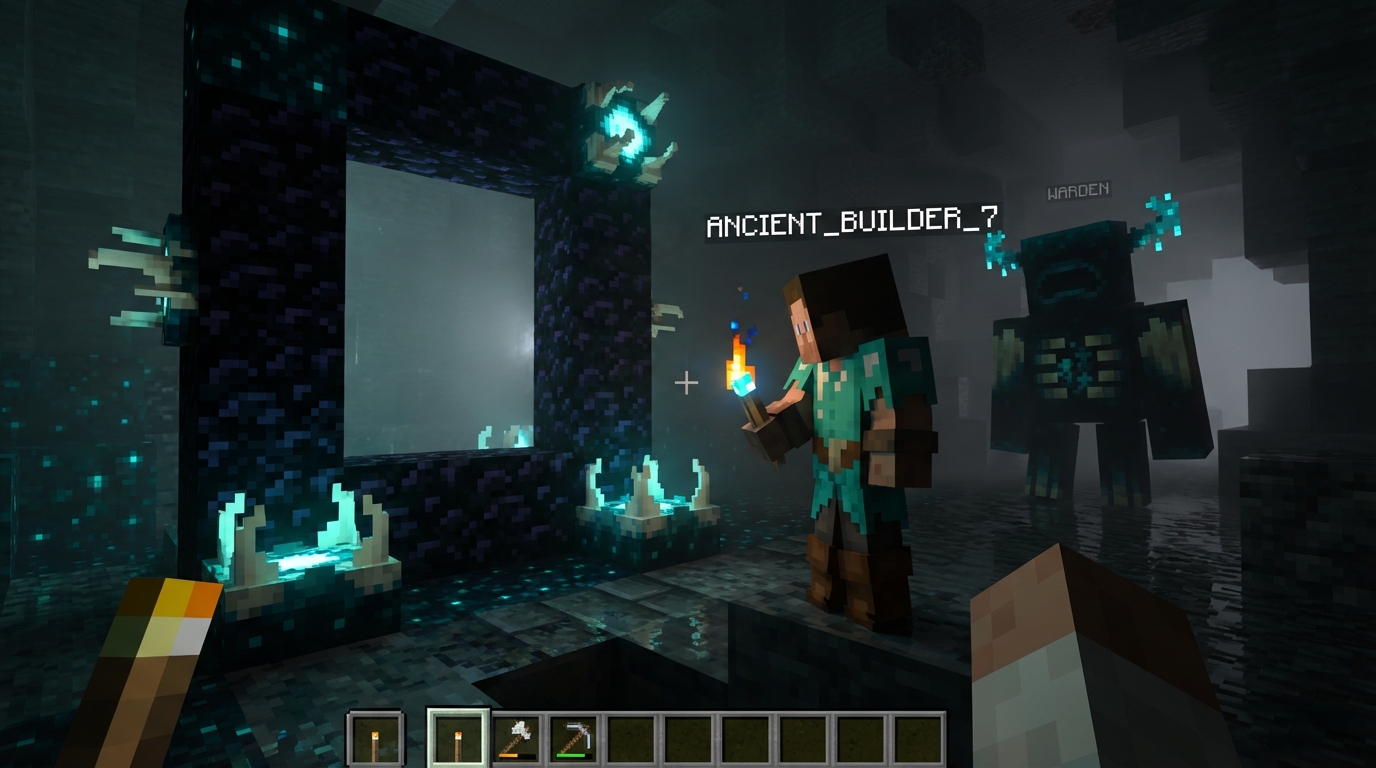
Task: Click the ANCIENT_BUILDER_7 nametag
Action: [855, 222]
